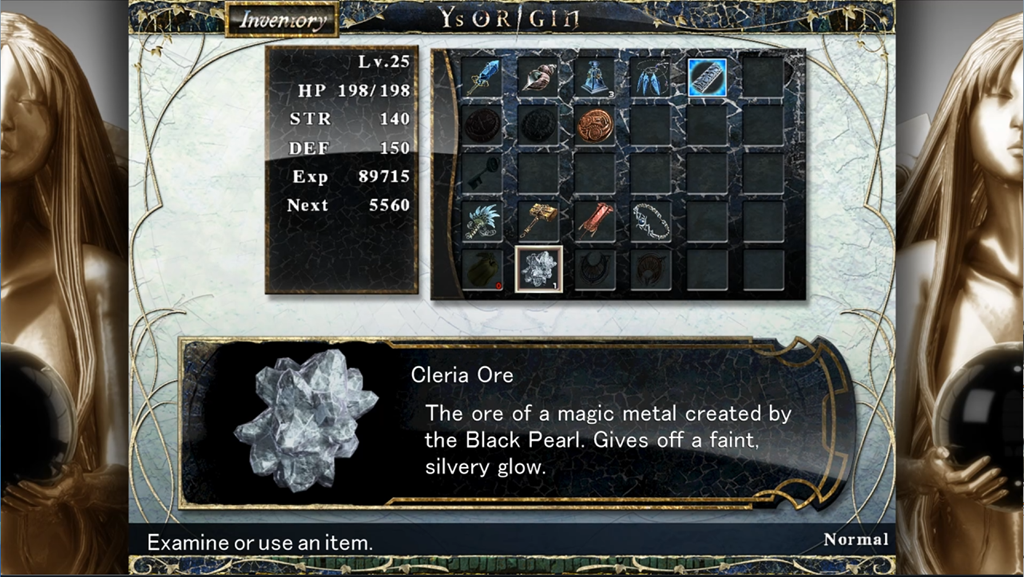This screenshot has height=577, width=1024.
Task: Select the blue feathered fan item
Action: tap(482, 221)
